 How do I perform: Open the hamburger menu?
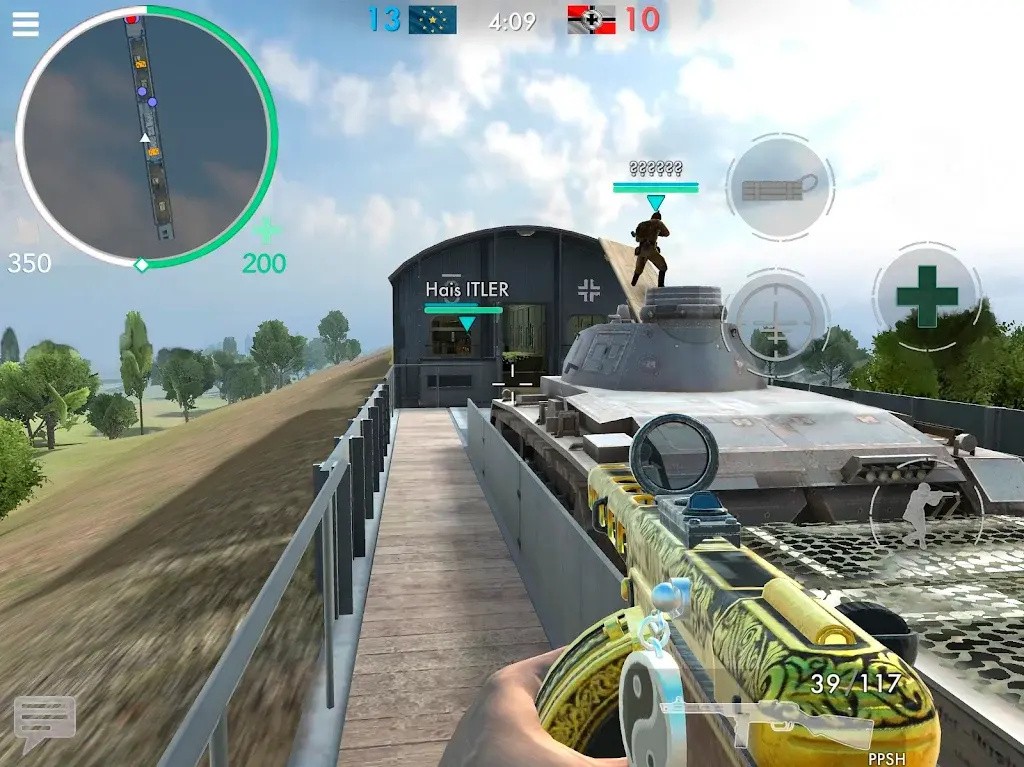25,24
